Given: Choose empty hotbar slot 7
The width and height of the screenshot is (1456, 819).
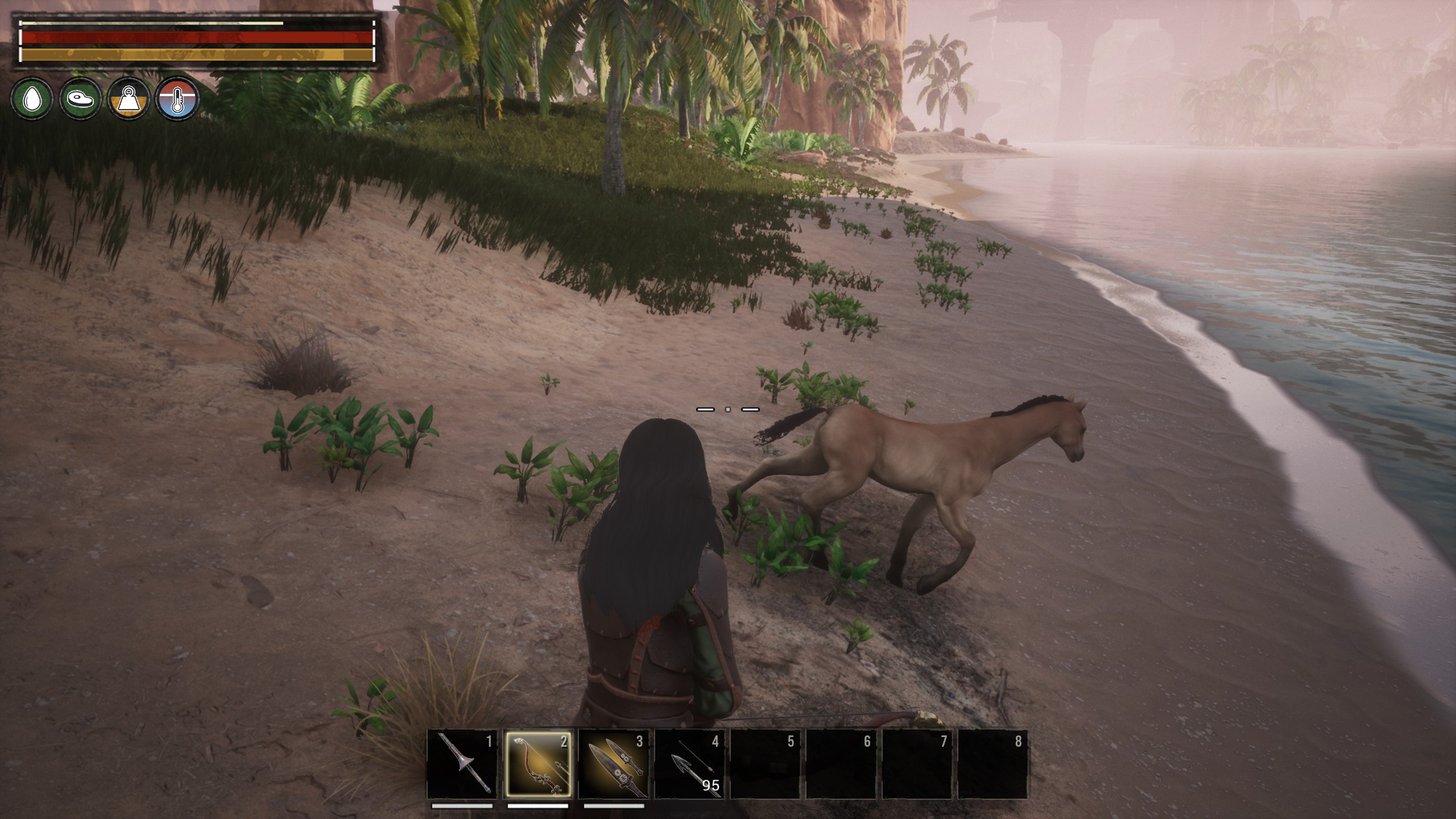Looking at the screenshot, I should [x=917, y=764].
